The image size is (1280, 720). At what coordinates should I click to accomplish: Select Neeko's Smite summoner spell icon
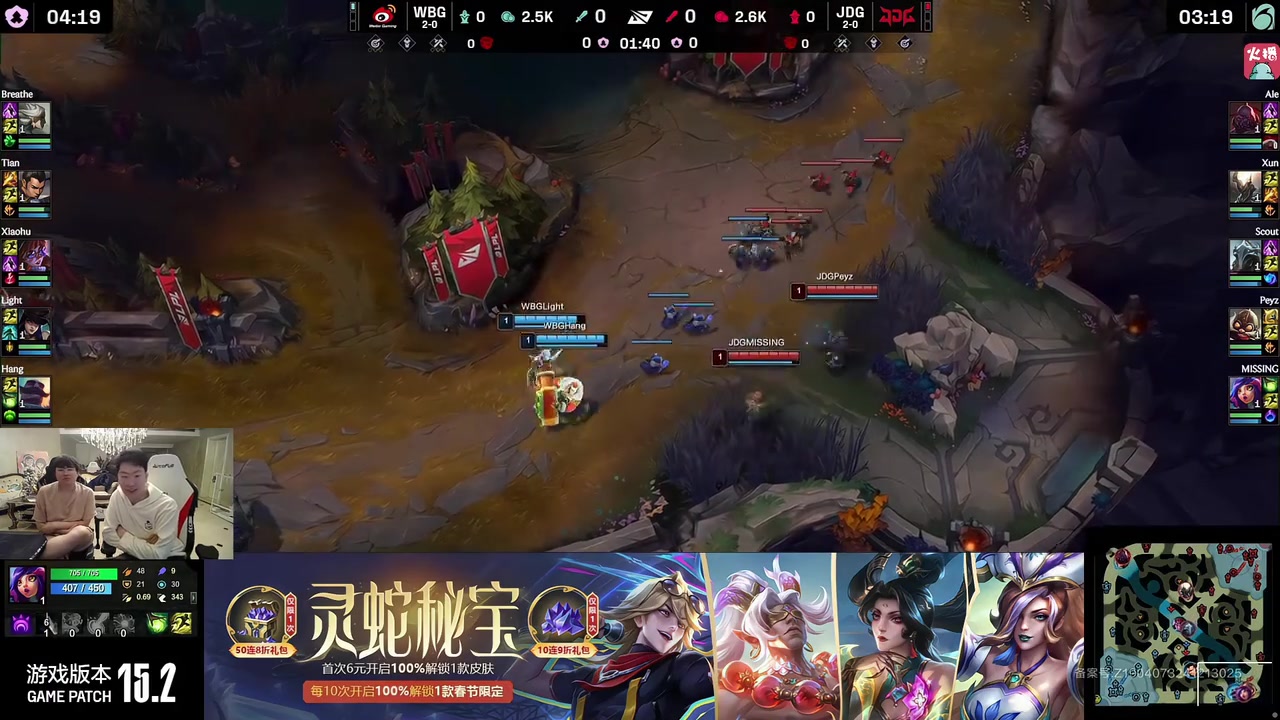click(x=156, y=623)
